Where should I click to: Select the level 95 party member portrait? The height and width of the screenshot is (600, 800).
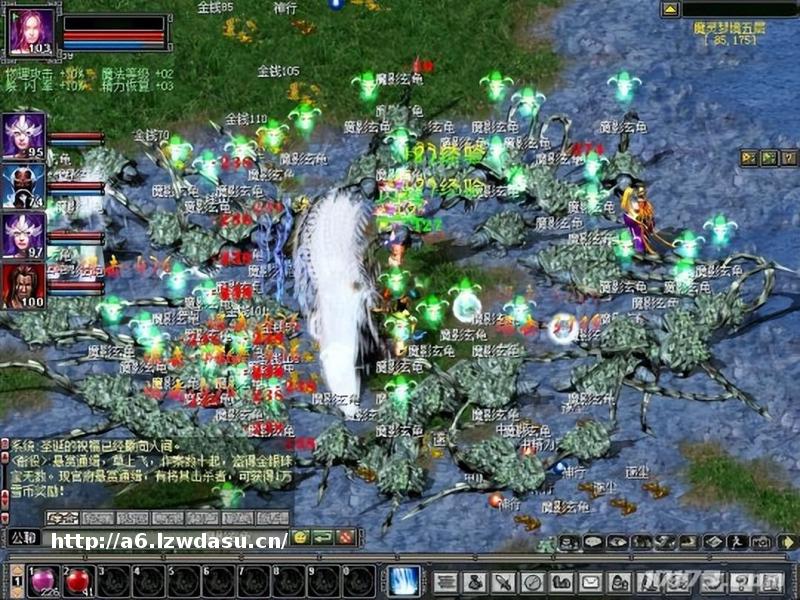coord(23,136)
